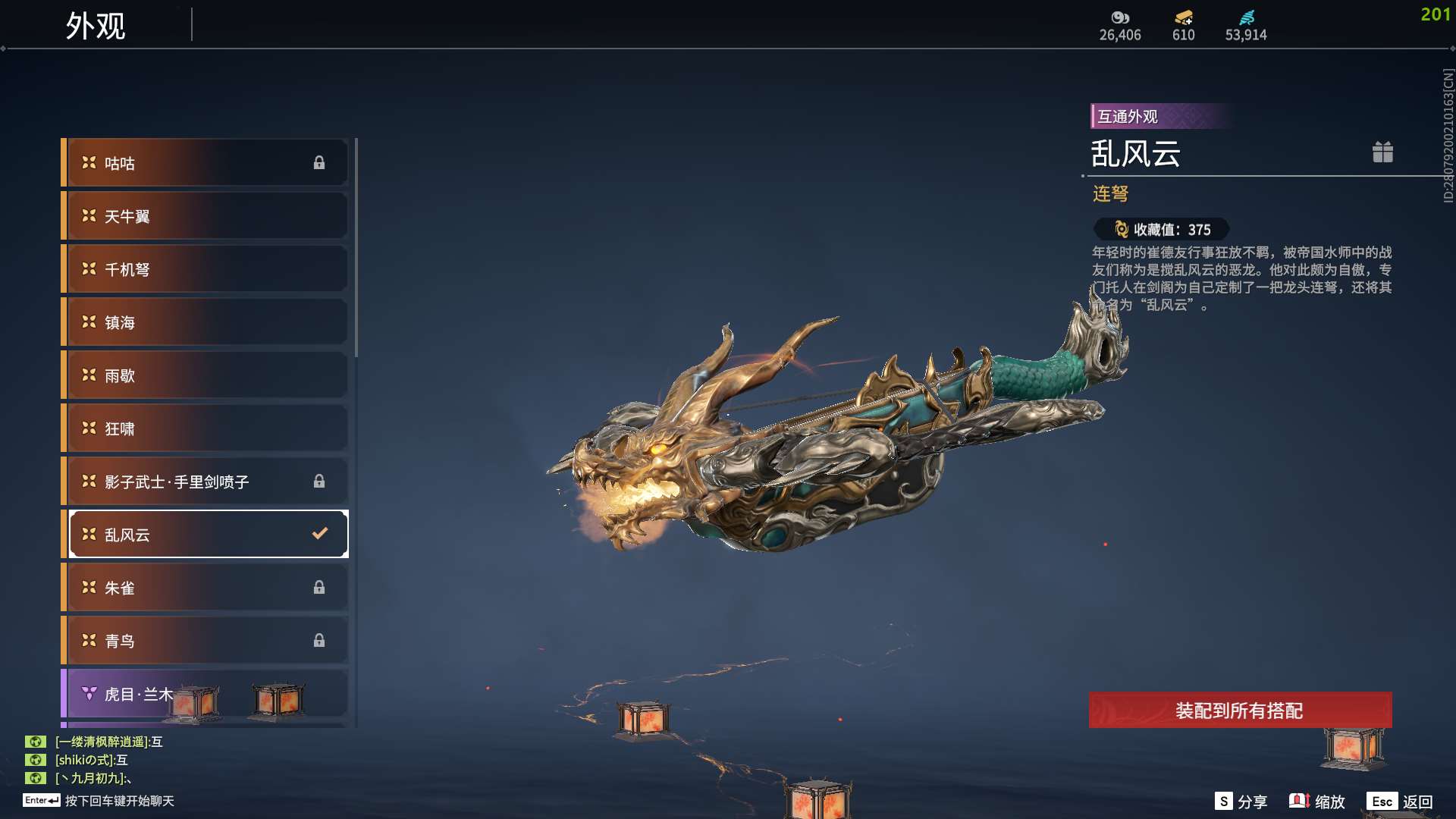1456x819 pixels.
Task: Select the 咕咕 skin entry
Action: tap(206, 163)
